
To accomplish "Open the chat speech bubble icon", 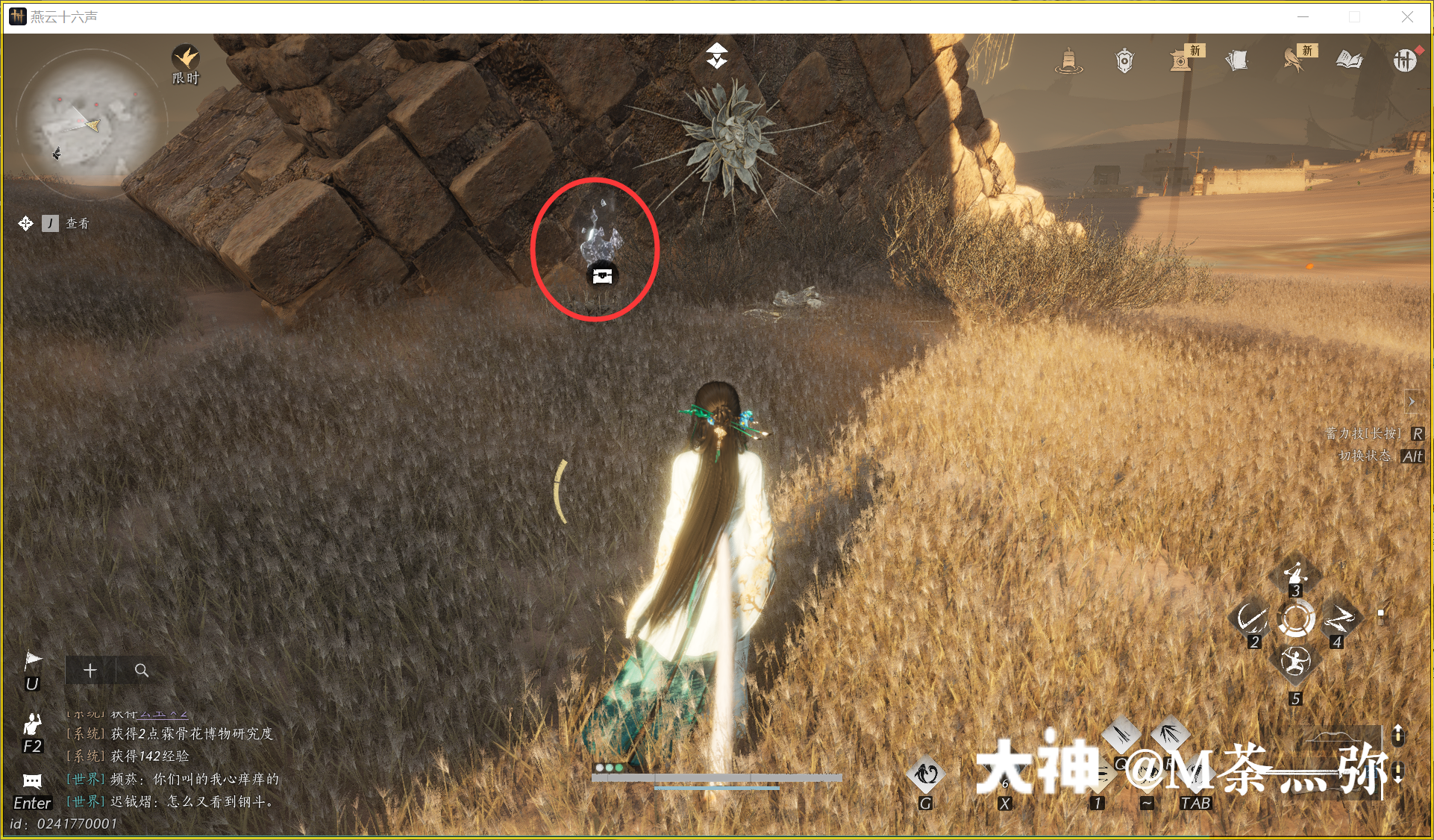I will pos(32,781).
